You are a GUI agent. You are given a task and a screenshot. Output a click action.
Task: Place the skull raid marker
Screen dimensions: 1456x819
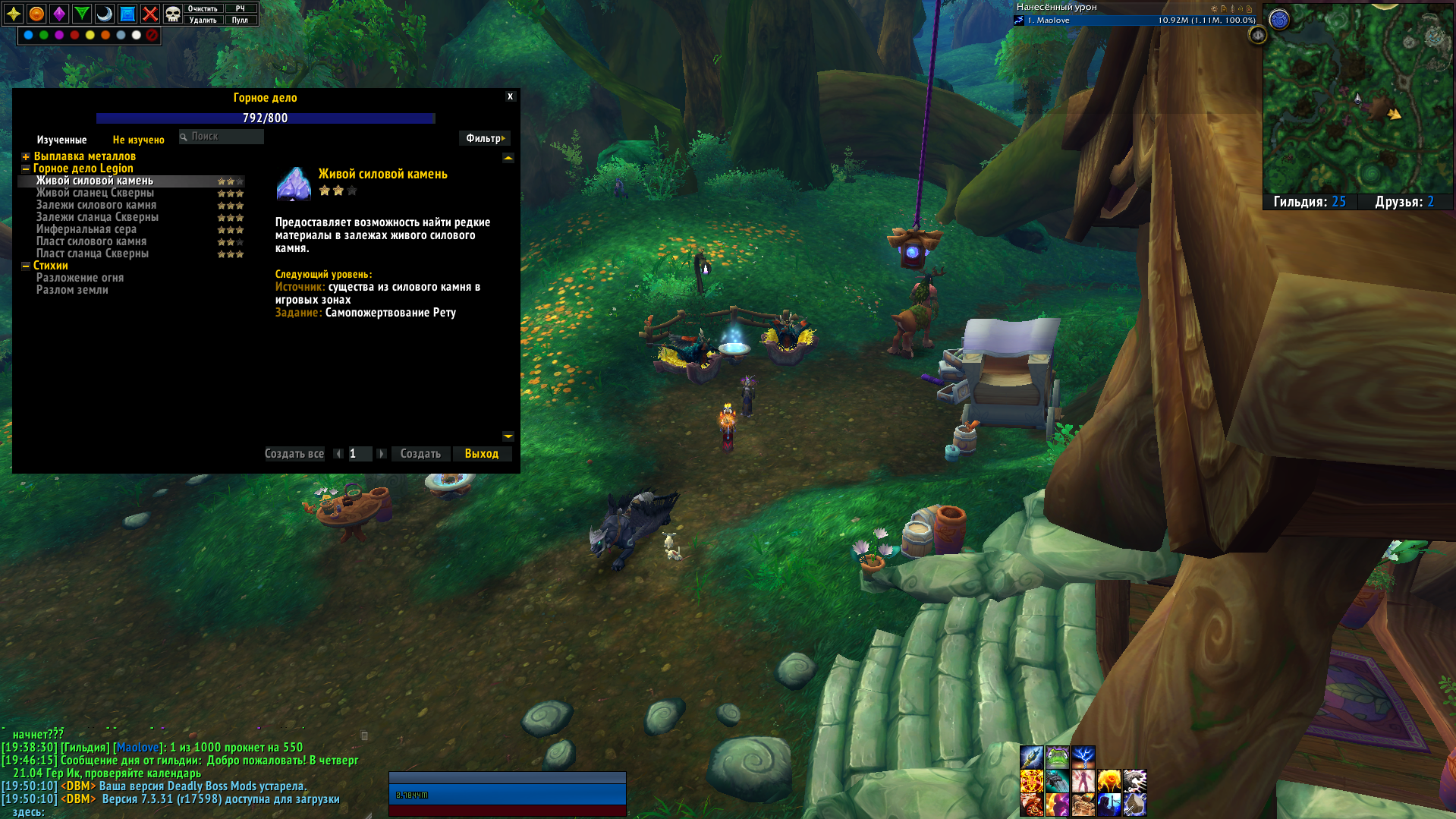[173, 14]
